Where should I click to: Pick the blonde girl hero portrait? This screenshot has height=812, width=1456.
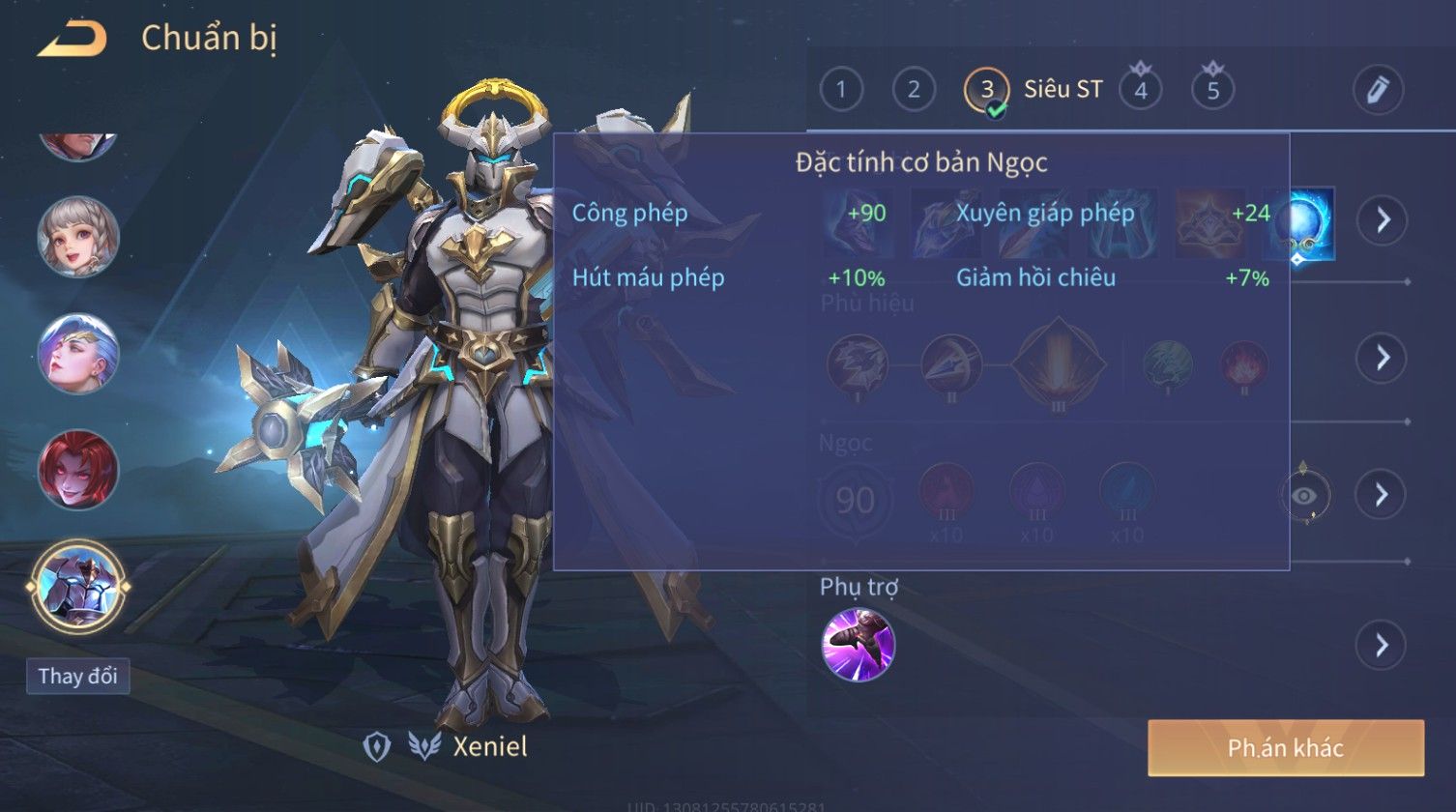pyautogui.click(x=78, y=237)
